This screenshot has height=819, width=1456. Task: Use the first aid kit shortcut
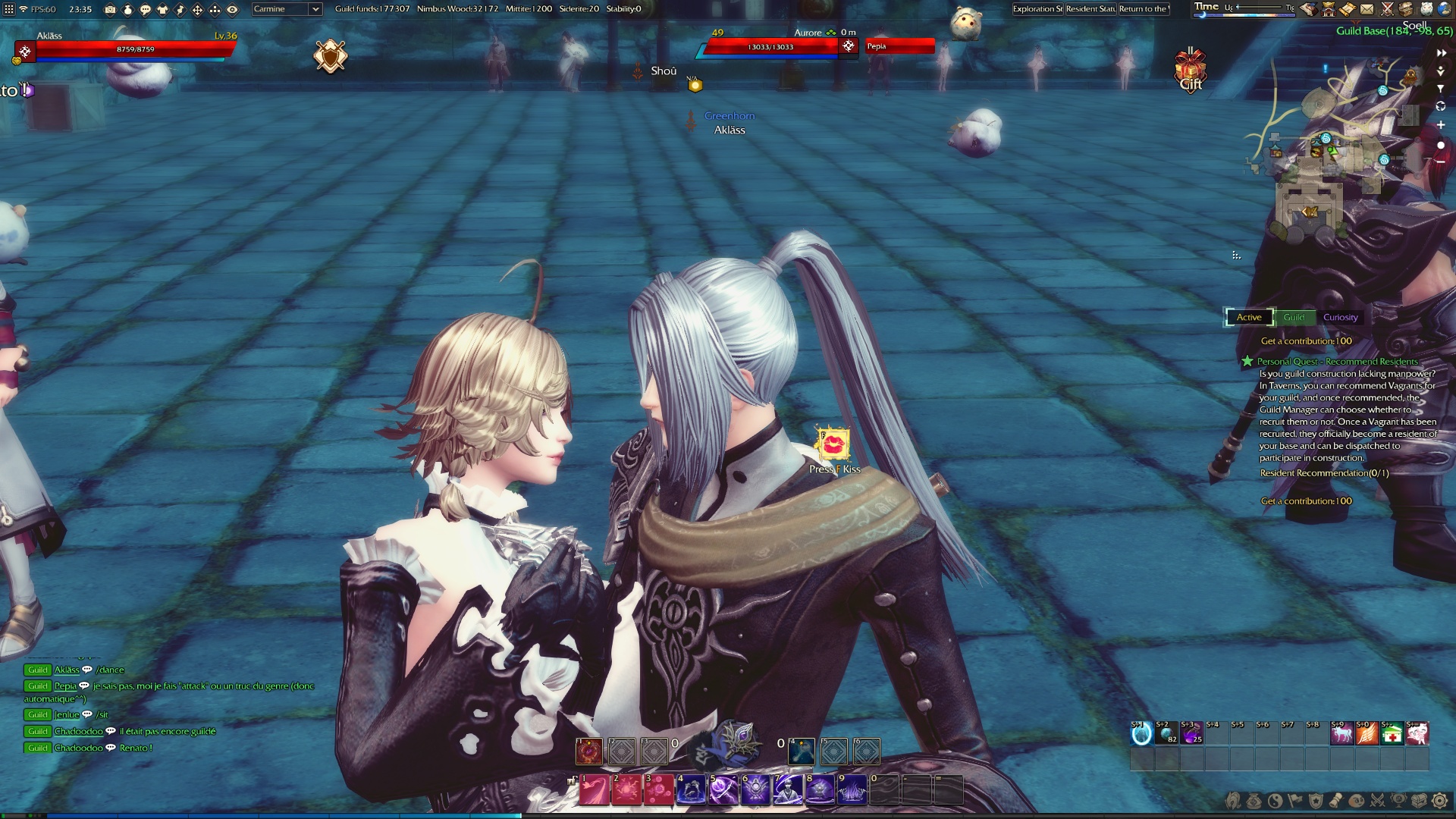(1392, 734)
